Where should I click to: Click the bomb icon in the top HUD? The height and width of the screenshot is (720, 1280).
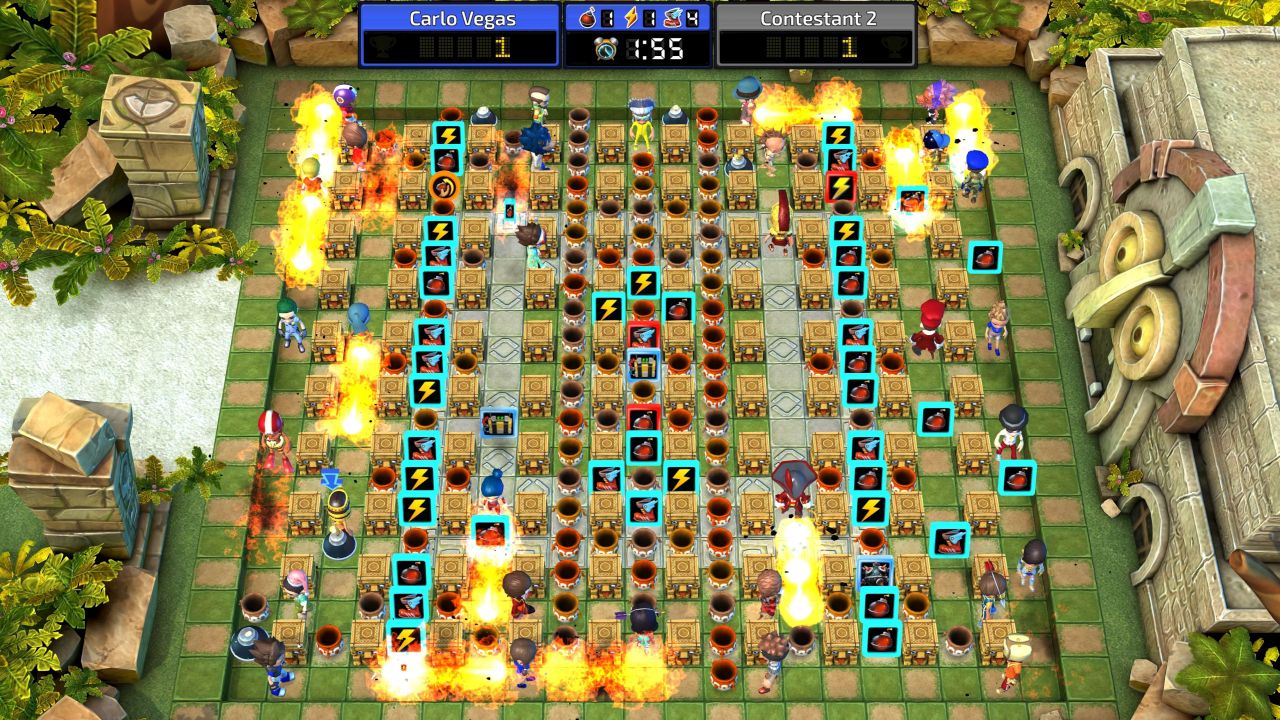(x=587, y=17)
